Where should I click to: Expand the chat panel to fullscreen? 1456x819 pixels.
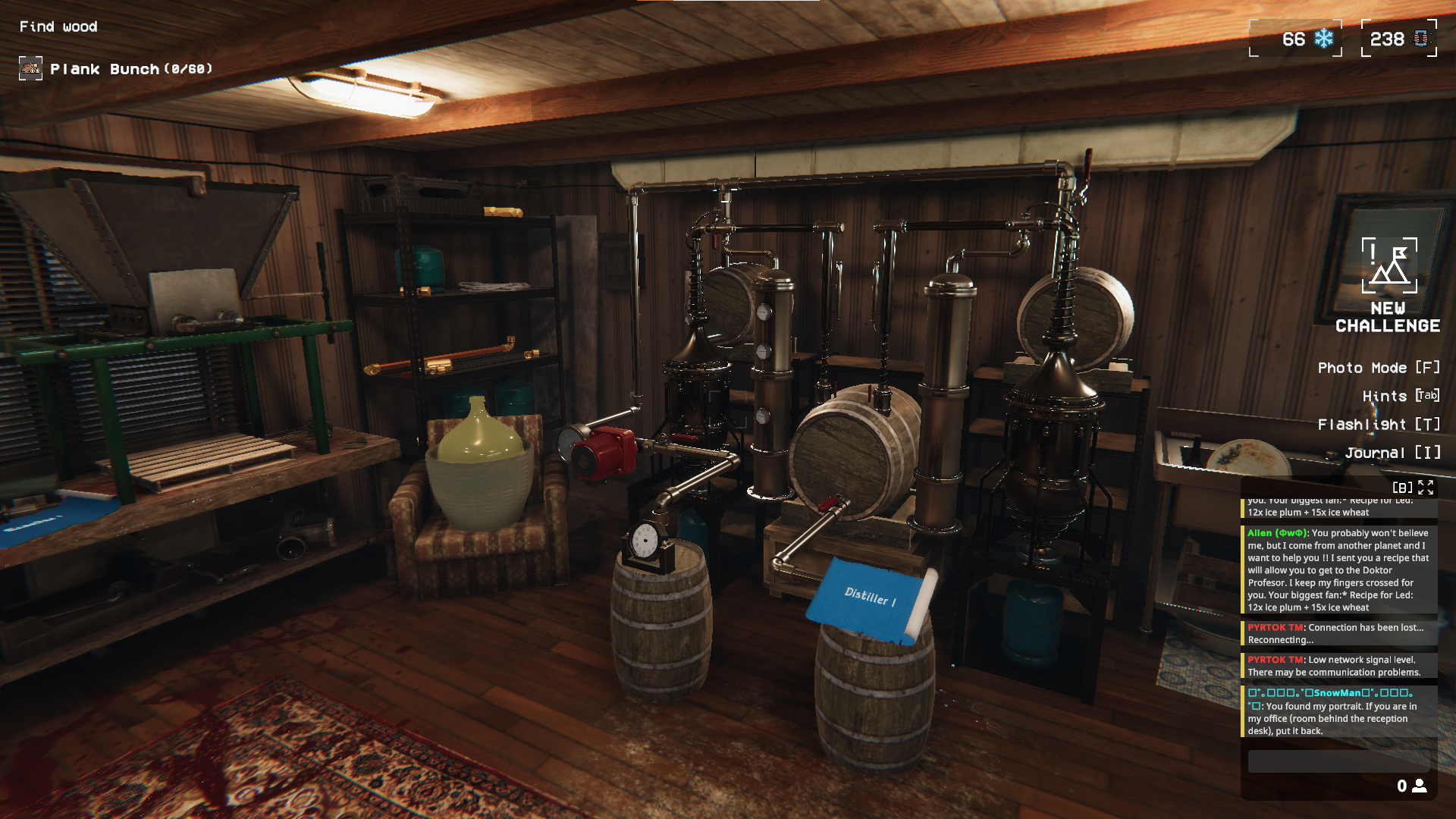point(1426,488)
